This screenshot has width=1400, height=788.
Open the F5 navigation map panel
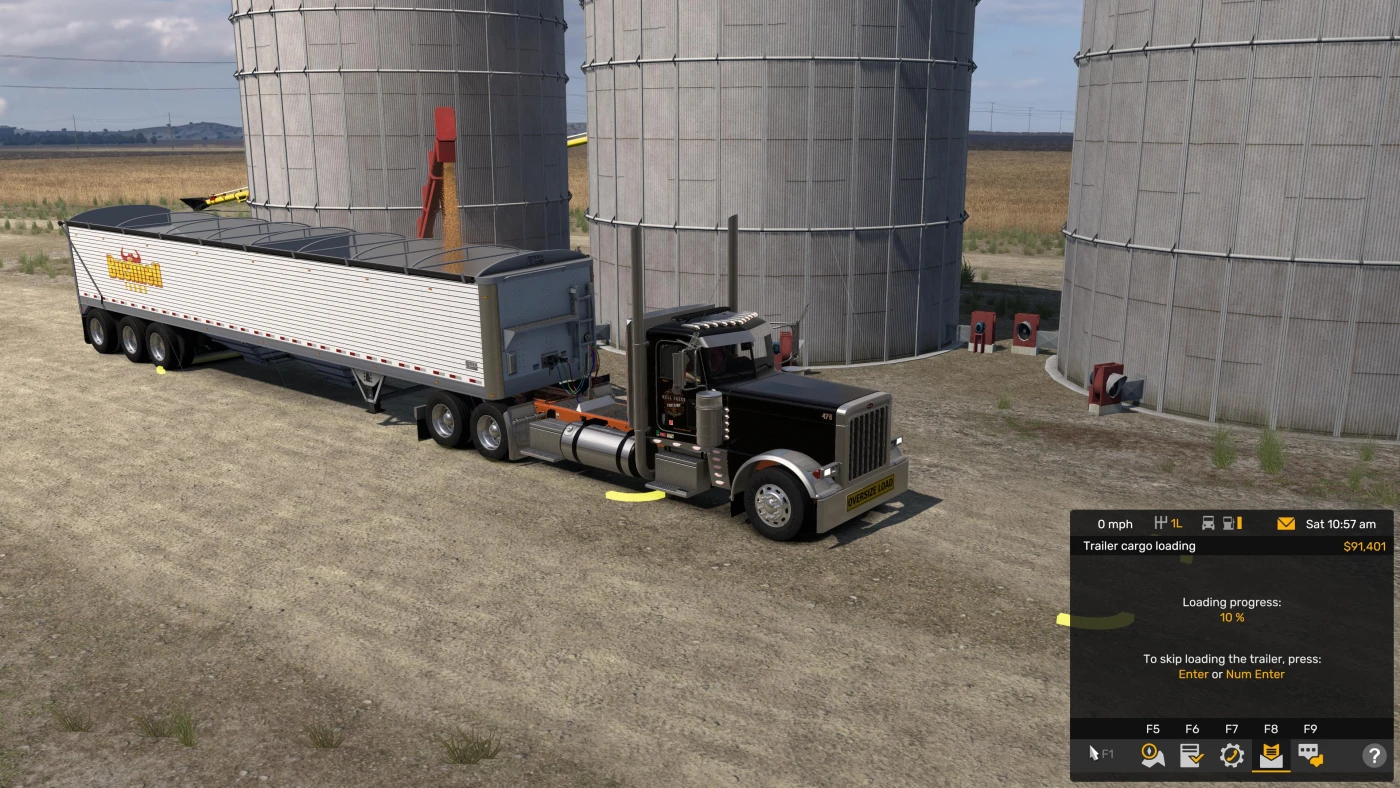(x=1152, y=755)
